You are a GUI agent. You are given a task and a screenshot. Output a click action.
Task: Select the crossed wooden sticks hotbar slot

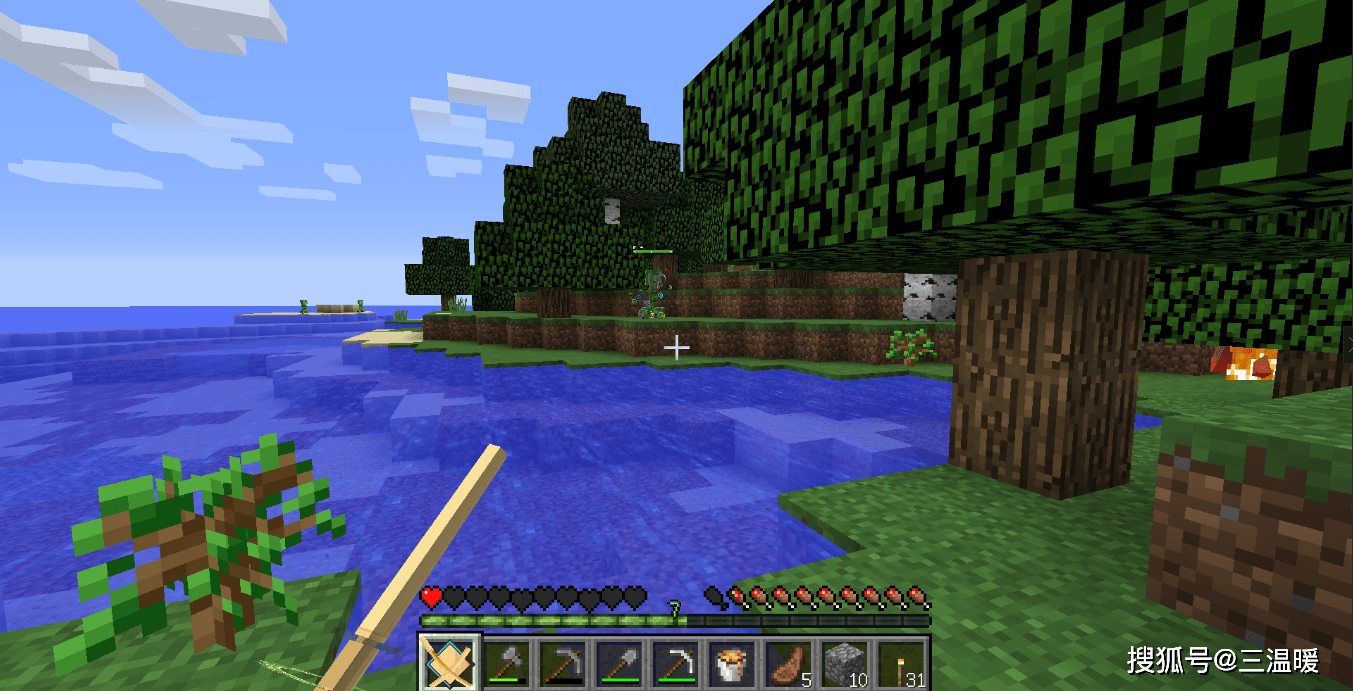[449, 662]
